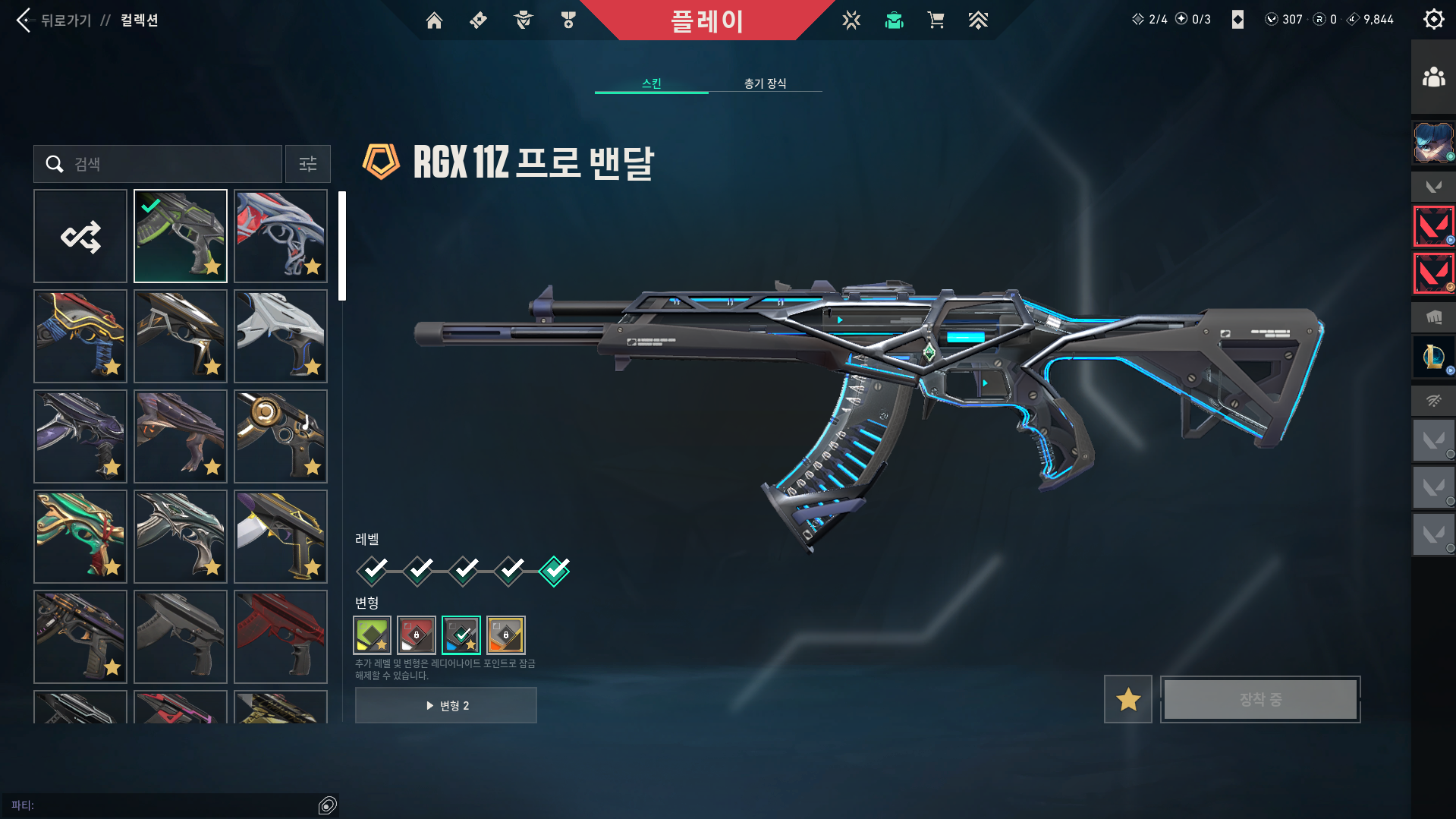1456x819 pixels.
Task: Open the settings gear
Action: 1432,19
